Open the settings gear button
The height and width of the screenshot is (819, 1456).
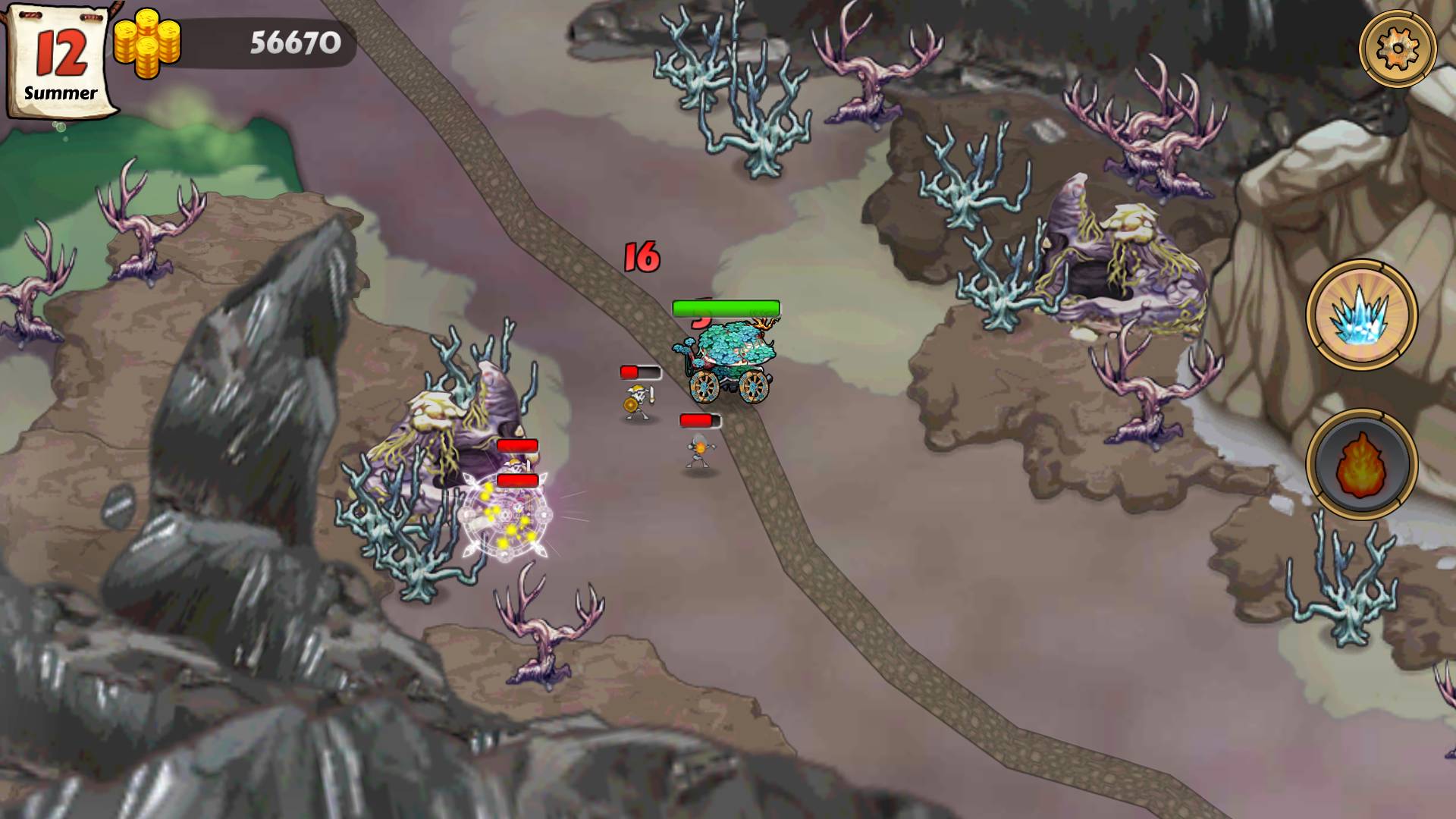1397,49
